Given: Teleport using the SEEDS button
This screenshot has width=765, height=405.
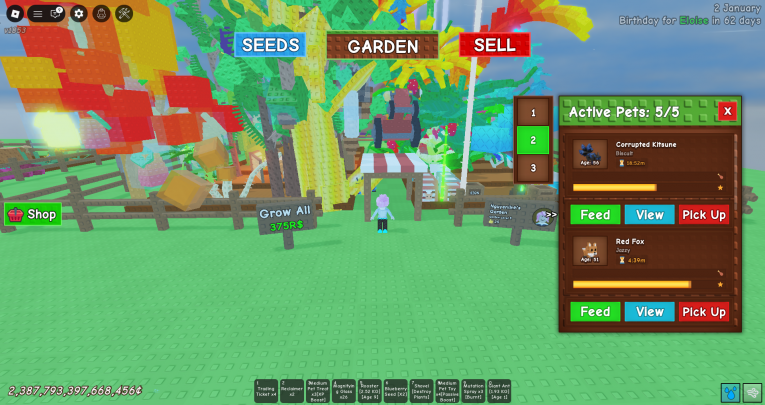Looking at the screenshot, I should [x=270, y=45].
